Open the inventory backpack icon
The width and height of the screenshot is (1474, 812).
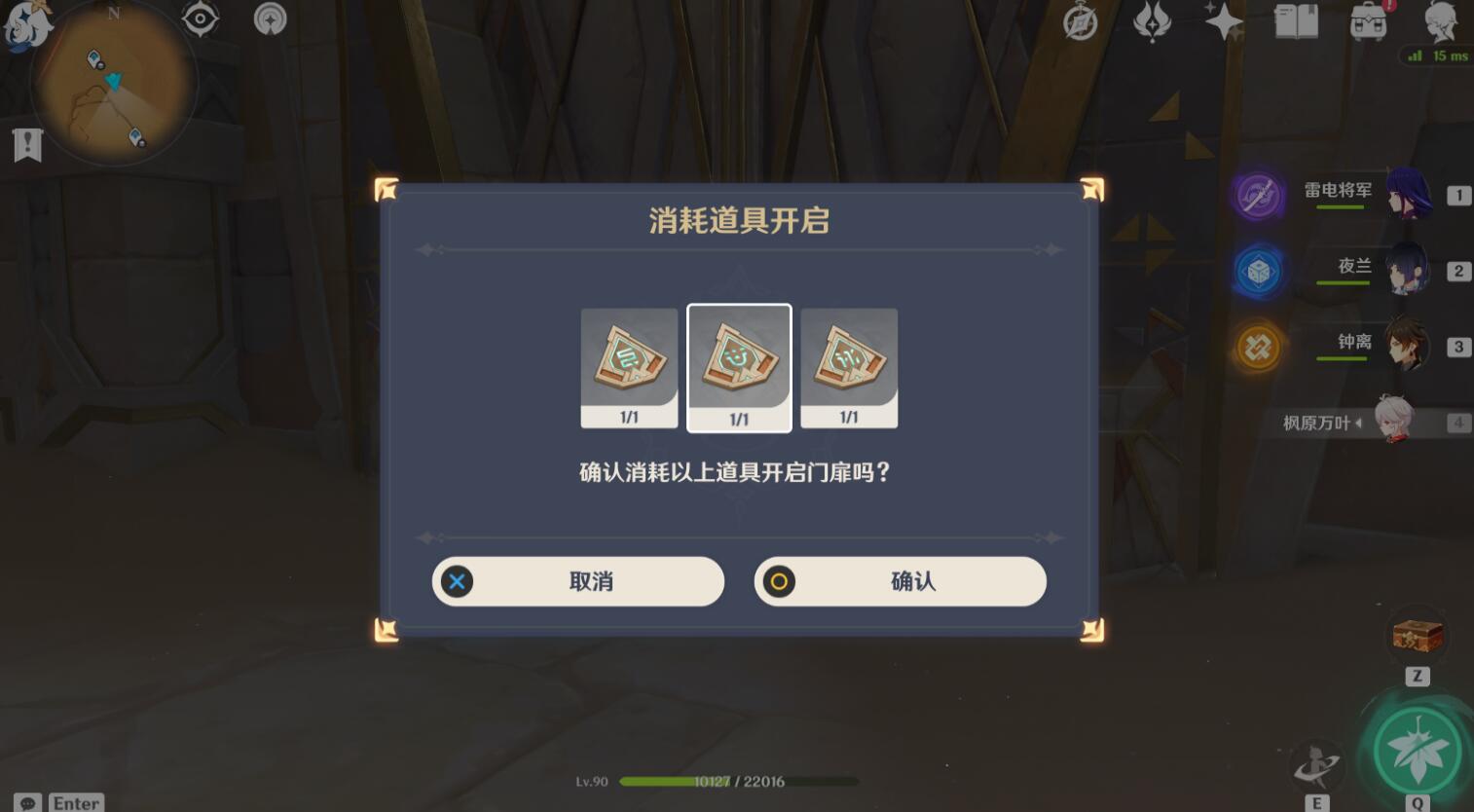coord(1369,21)
